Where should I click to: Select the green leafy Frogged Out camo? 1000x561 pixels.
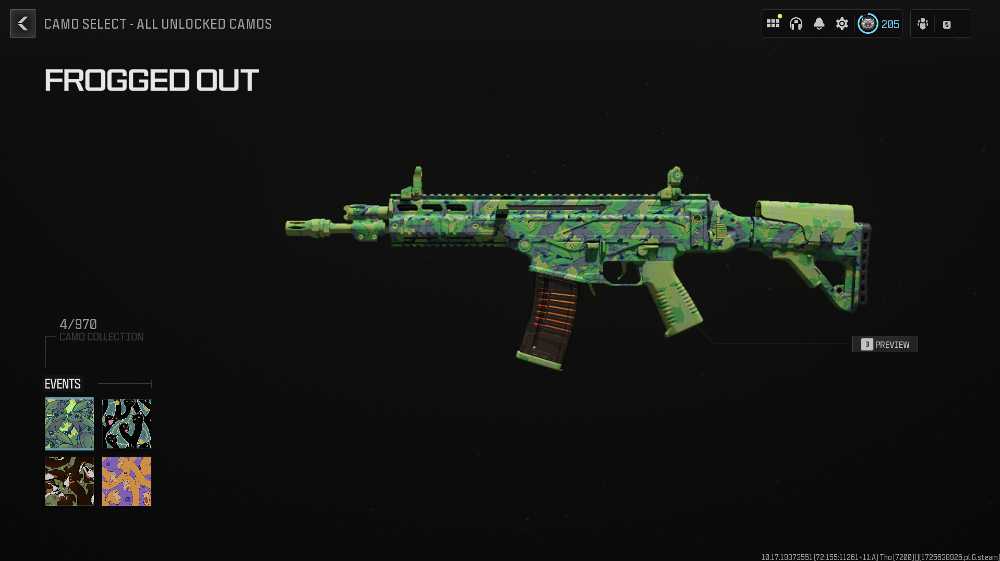pos(70,423)
